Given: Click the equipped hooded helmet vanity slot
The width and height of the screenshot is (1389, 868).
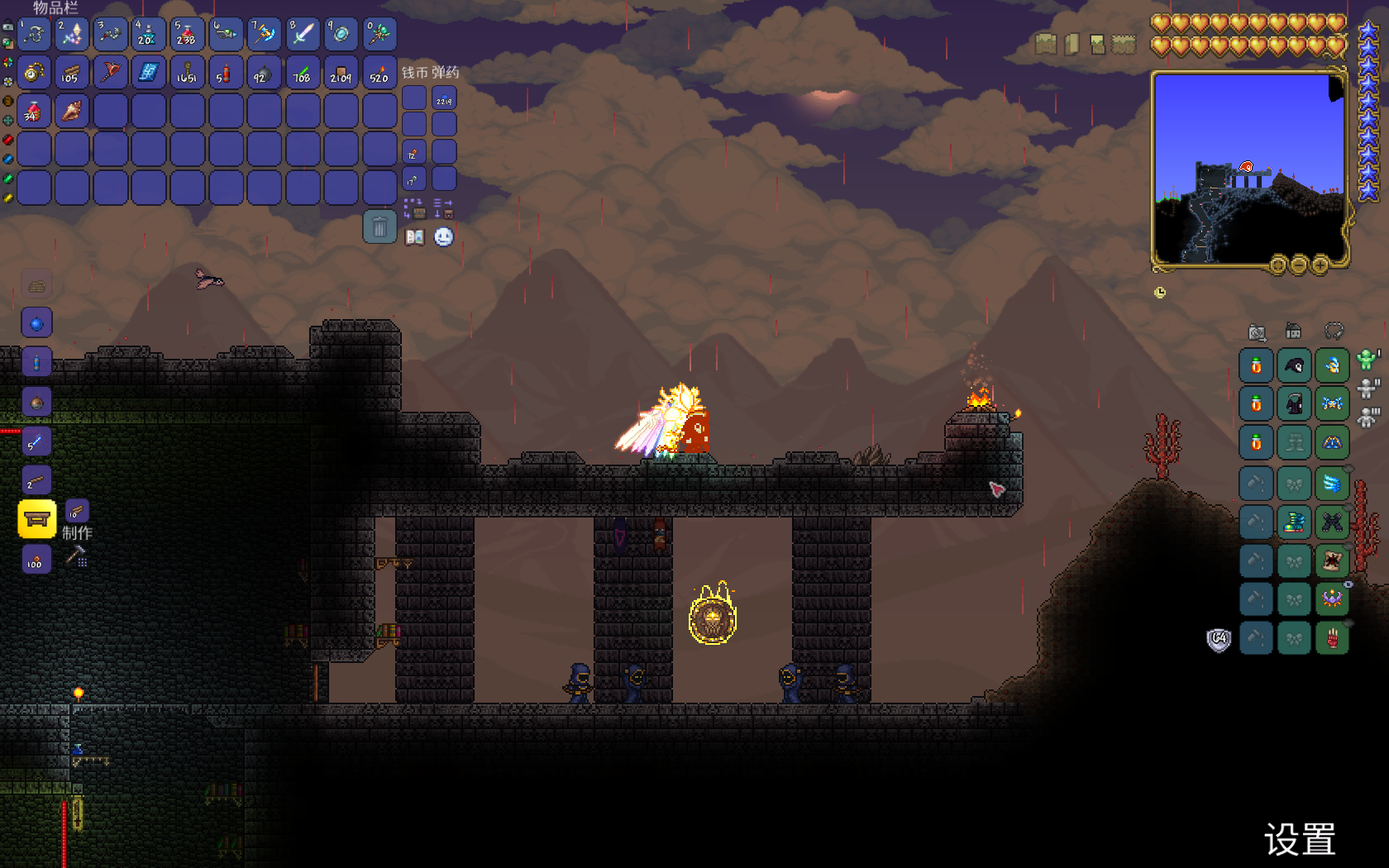Looking at the screenshot, I should pyautogui.click(x=1294, y=365).
